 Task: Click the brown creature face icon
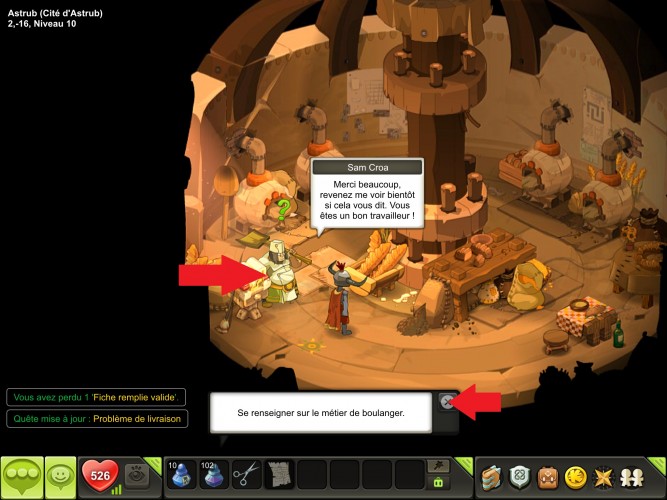click(549, 476)
